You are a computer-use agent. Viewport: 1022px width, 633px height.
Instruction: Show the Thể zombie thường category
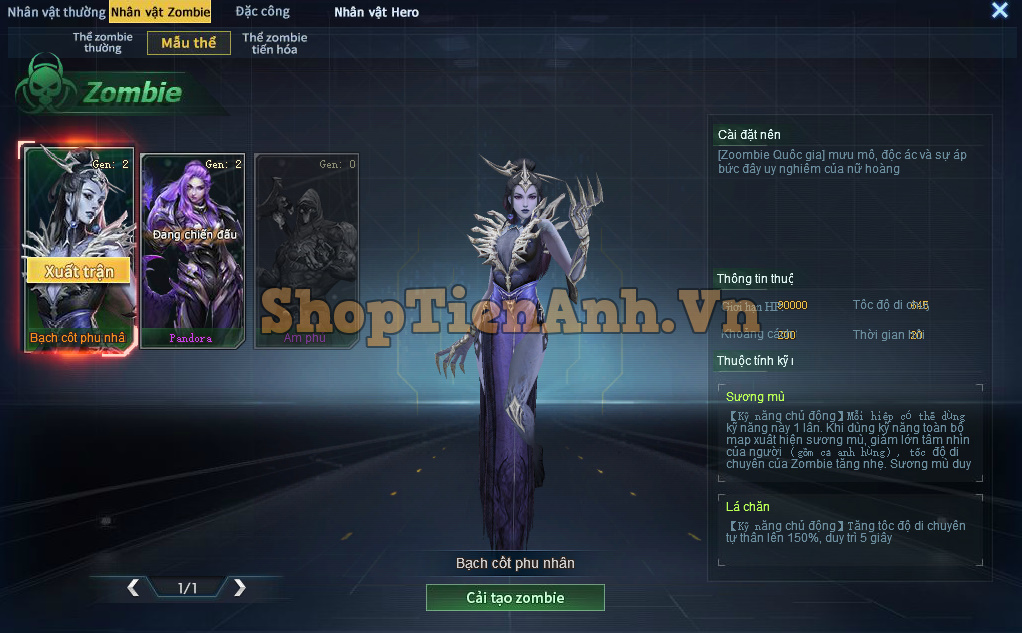pyautogui.click(x=102, y=43)
